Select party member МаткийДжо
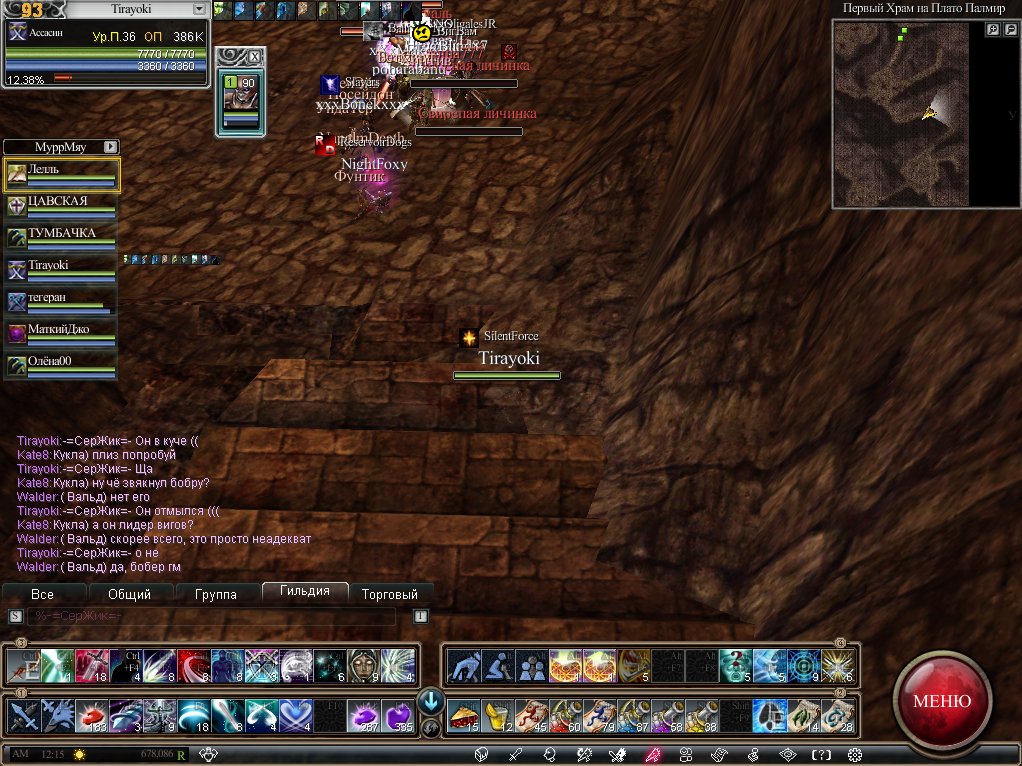The width and height of the screenshot is (1022, 766). tap(62, 334)
